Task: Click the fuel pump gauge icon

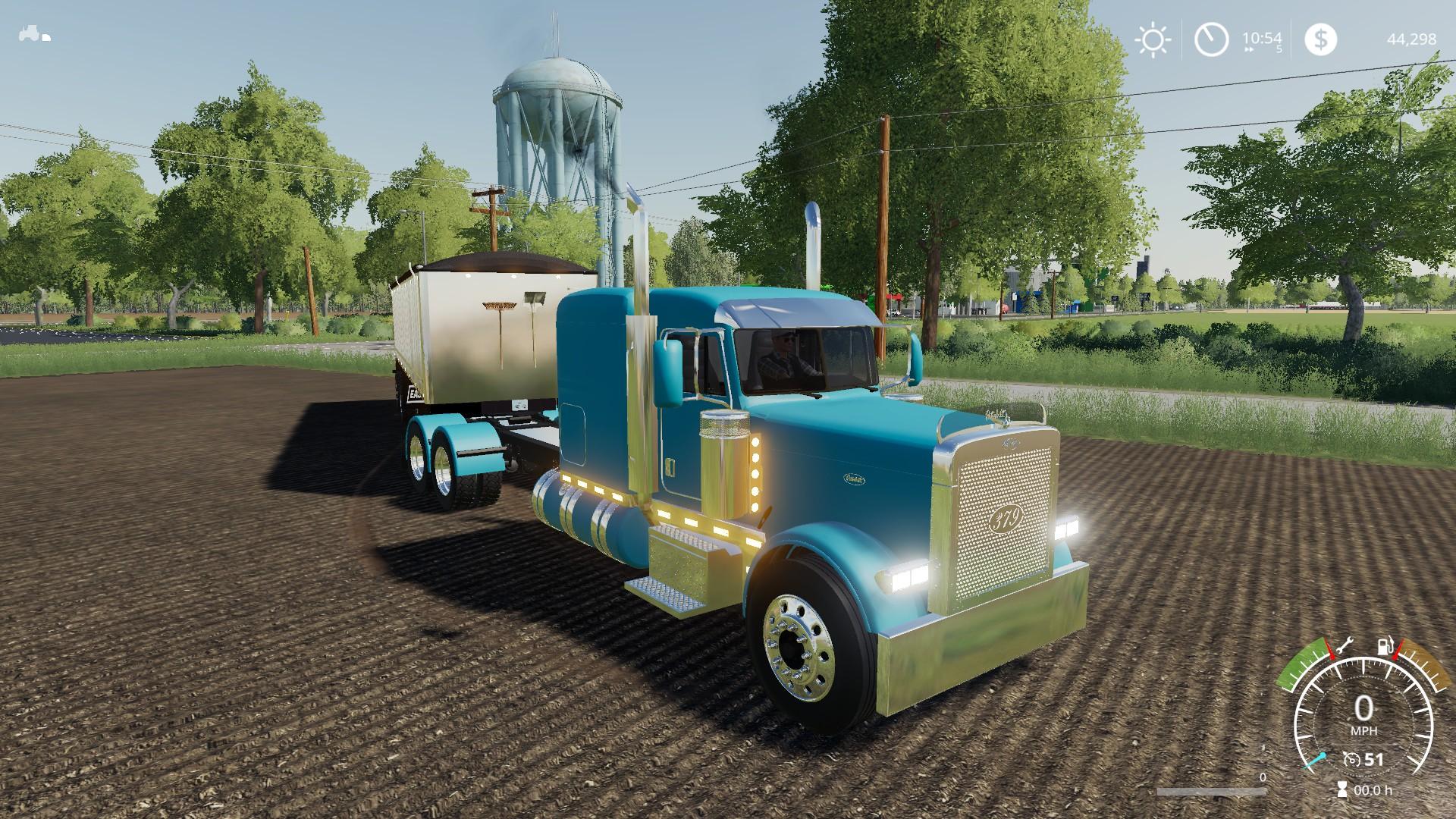Action: [x=1384, y=647]
